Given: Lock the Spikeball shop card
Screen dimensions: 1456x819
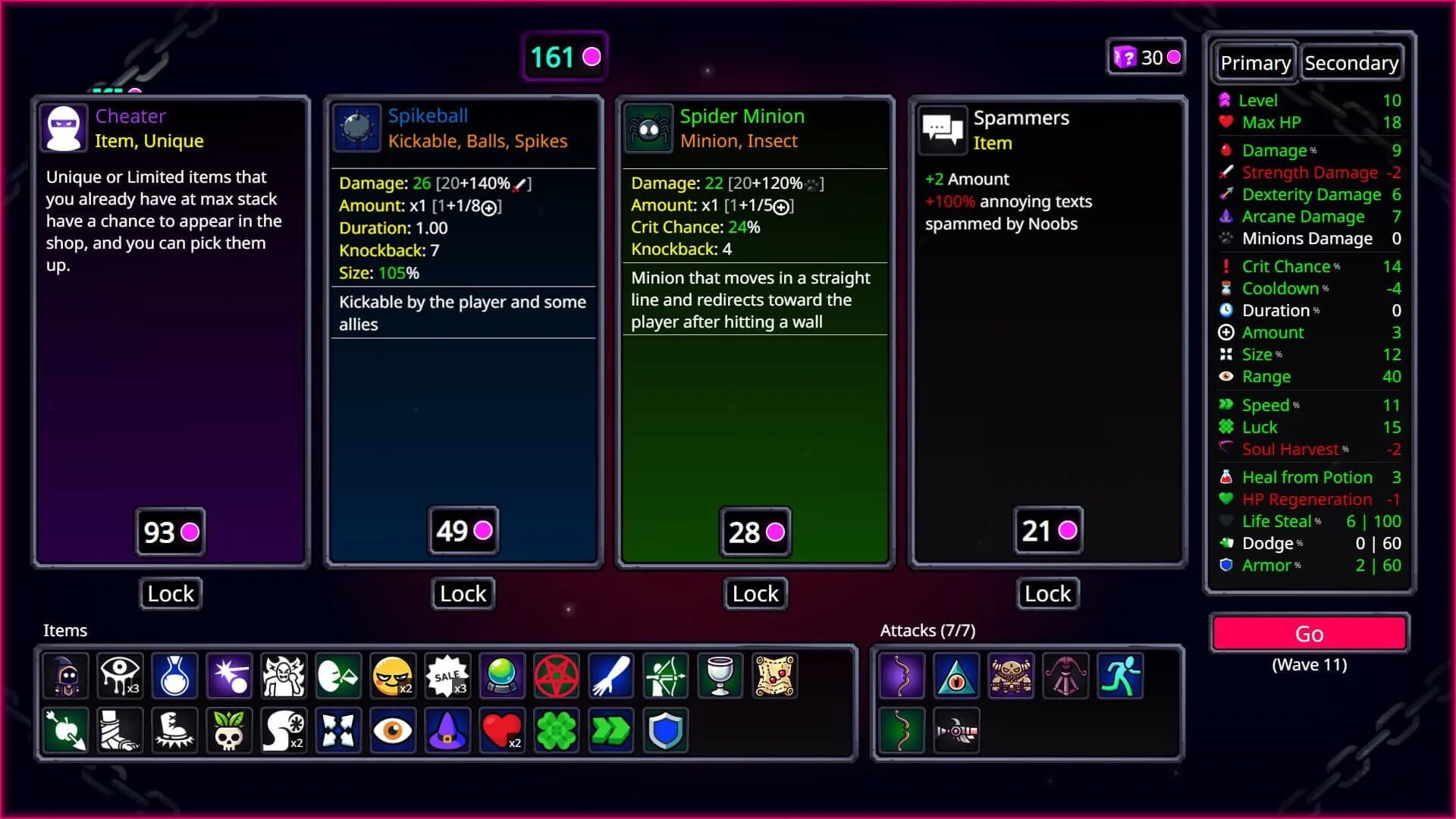Looking at the screenshot, I should point(462,594).
